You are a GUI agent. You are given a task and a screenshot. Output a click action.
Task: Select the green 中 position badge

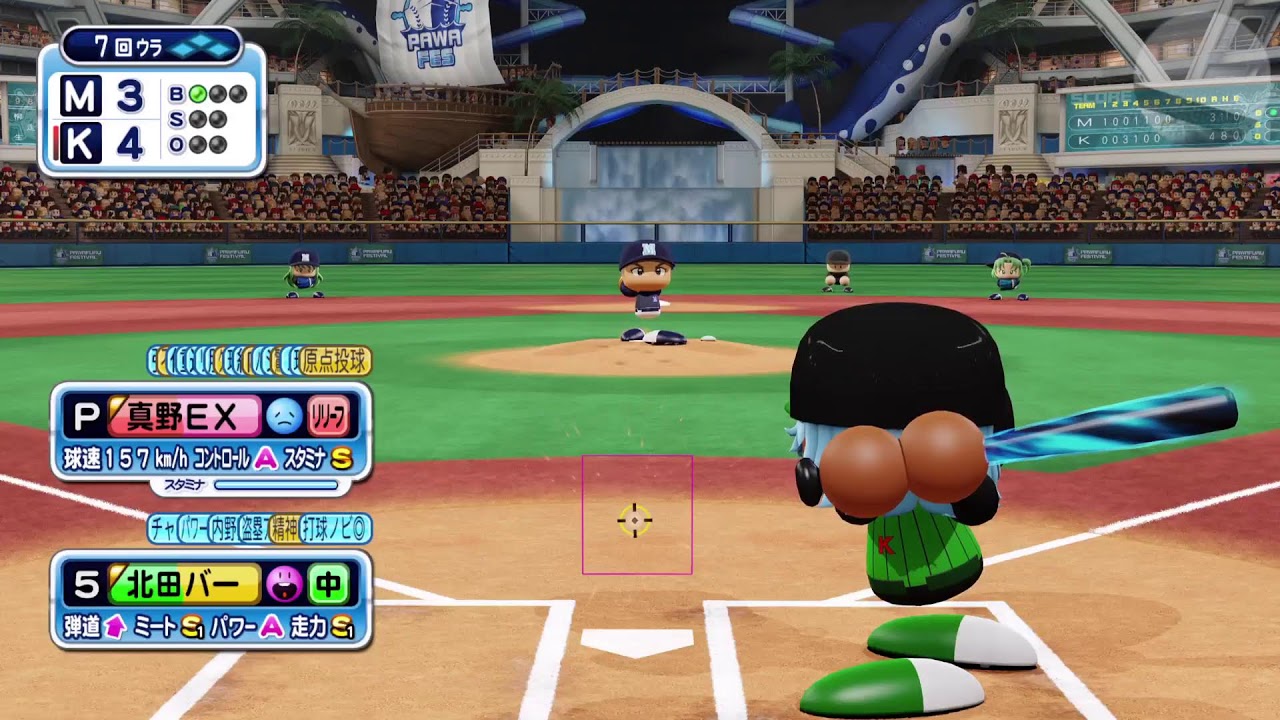click(x=328, y=584)
